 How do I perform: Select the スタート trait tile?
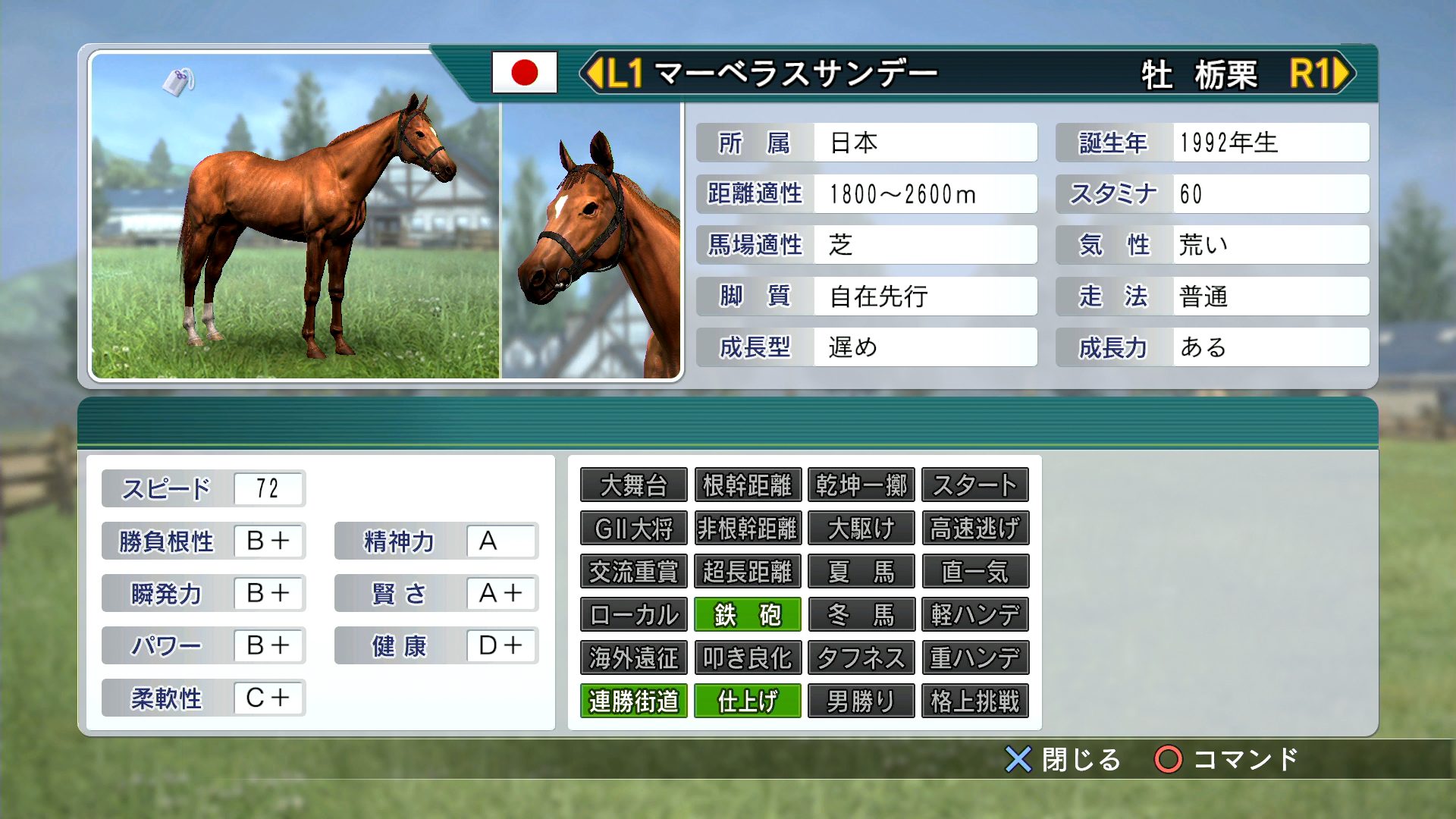click(x=974, y=485)
